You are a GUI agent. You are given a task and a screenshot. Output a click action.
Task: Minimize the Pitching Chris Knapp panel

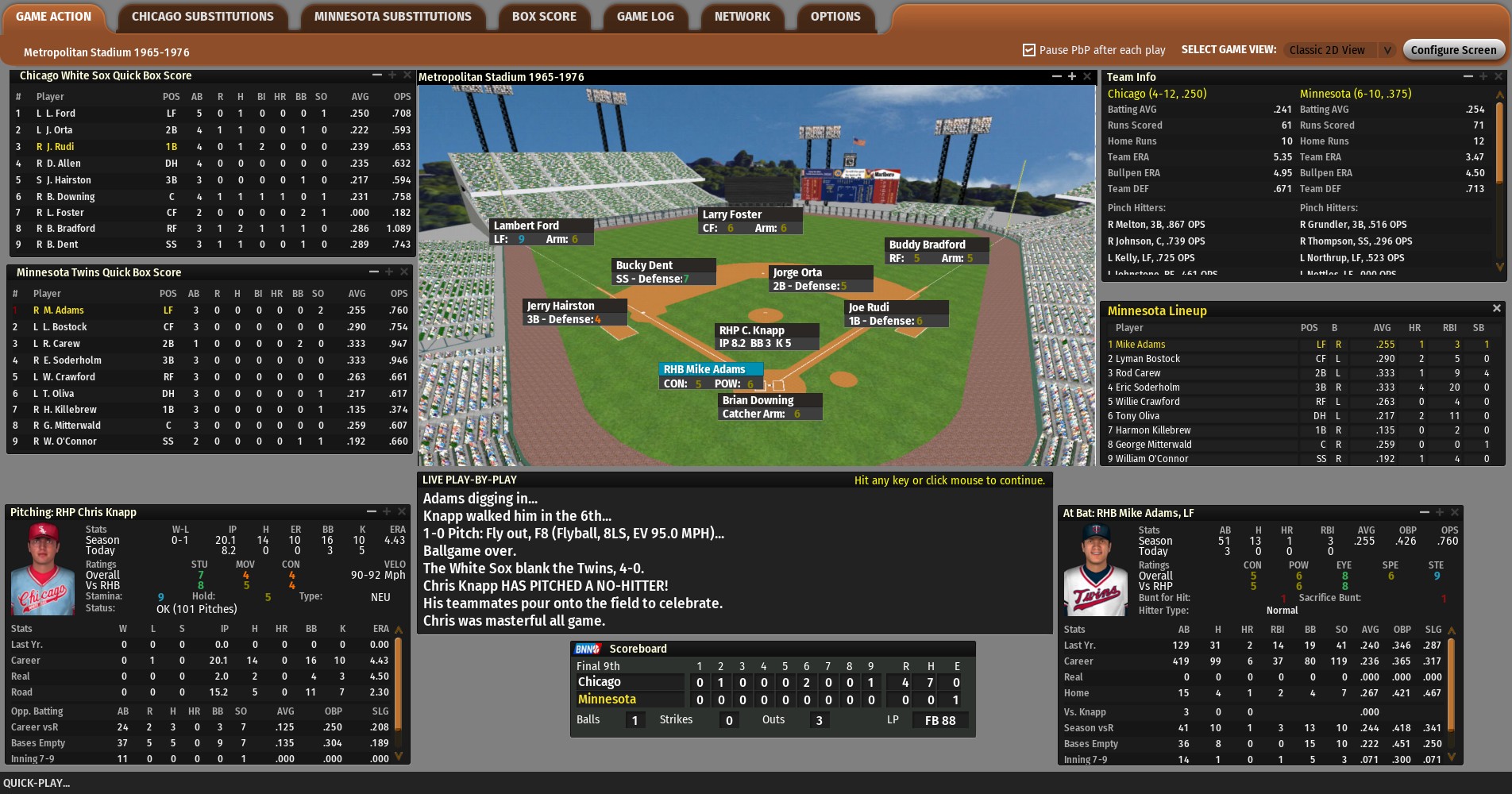coord(371,511)
